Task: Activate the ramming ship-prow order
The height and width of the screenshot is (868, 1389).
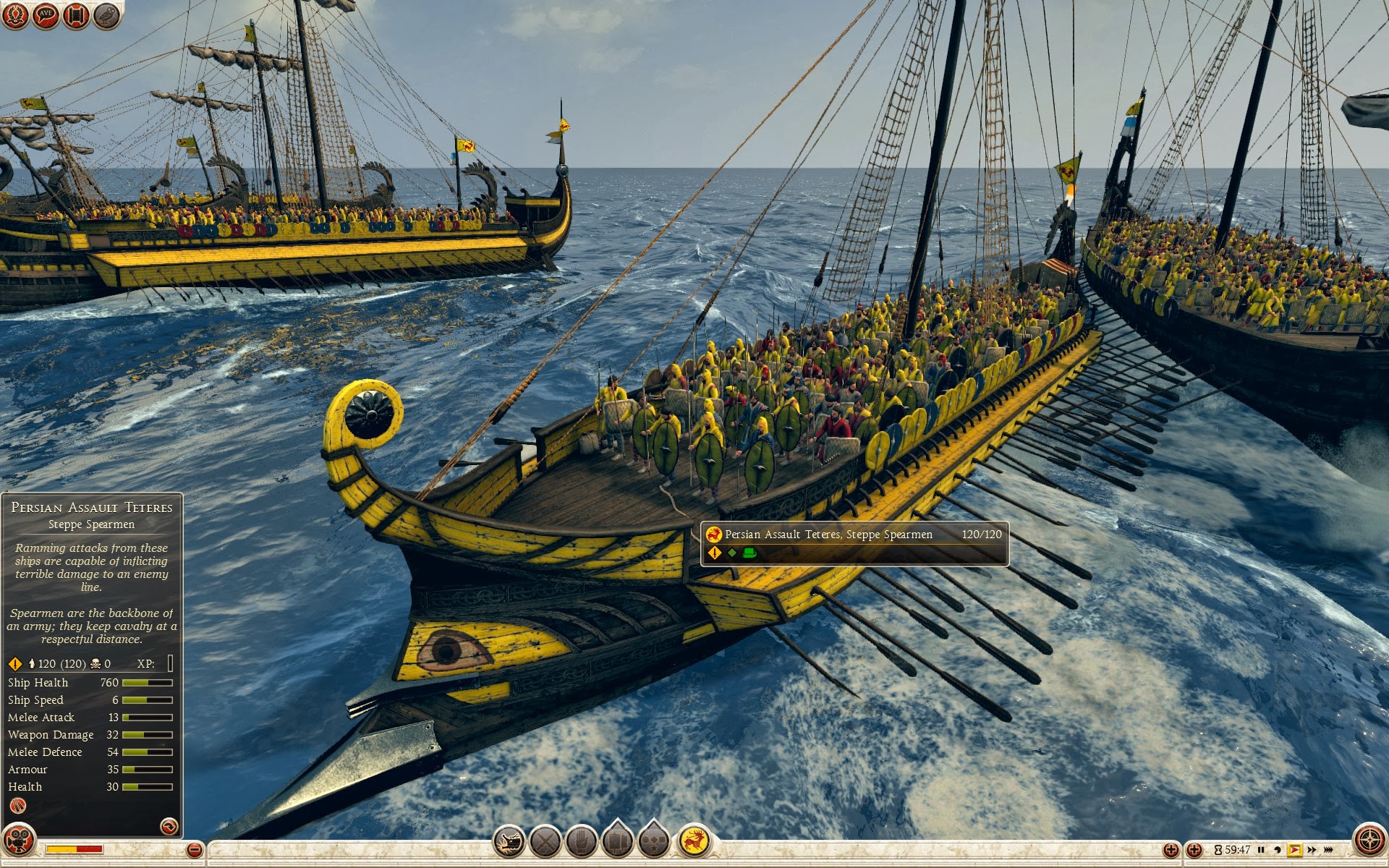Action: pyautogui.click(x=509, y=841)
